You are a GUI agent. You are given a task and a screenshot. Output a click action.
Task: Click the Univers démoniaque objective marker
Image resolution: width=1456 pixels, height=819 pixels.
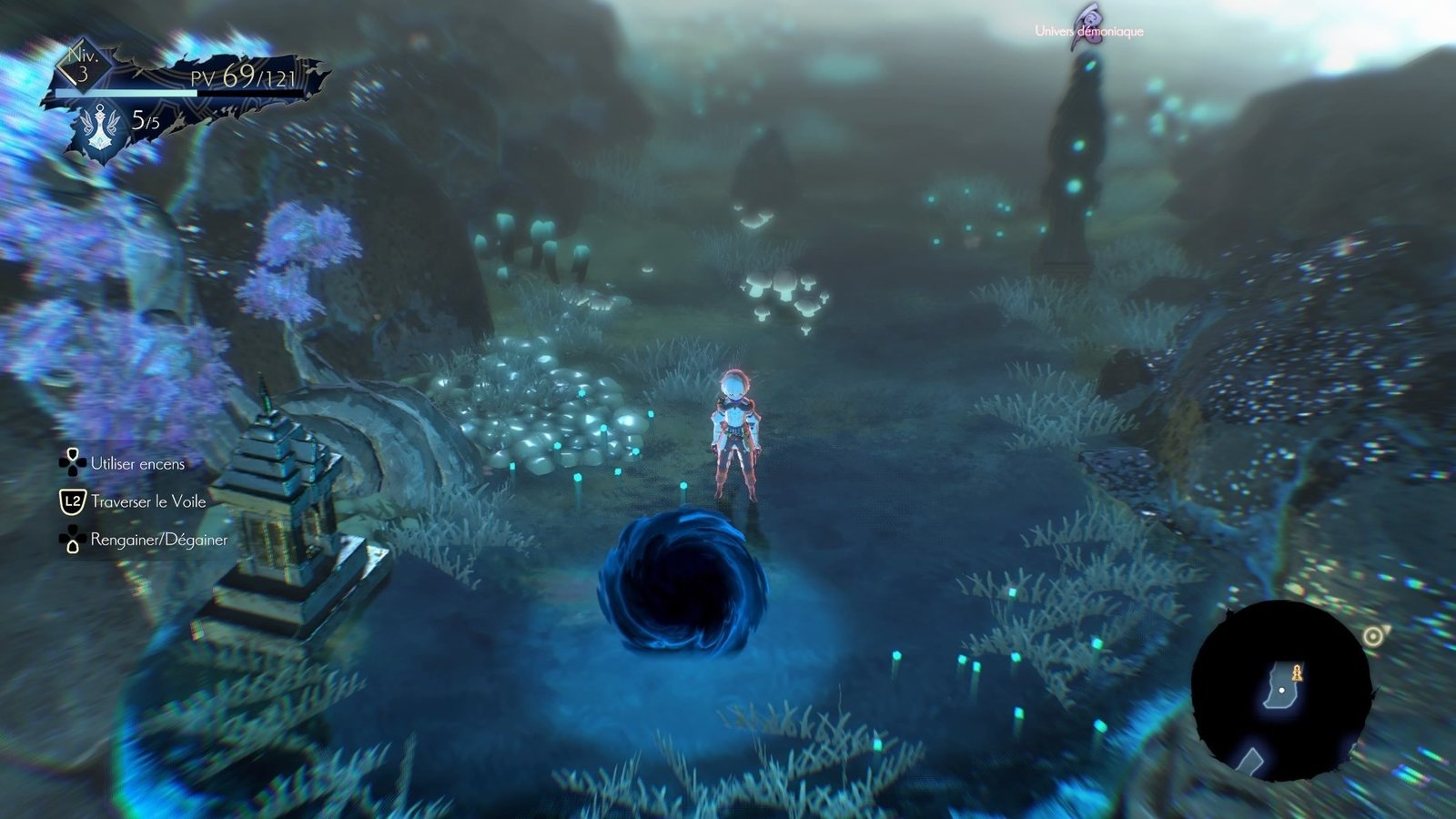pos(1088,26)
